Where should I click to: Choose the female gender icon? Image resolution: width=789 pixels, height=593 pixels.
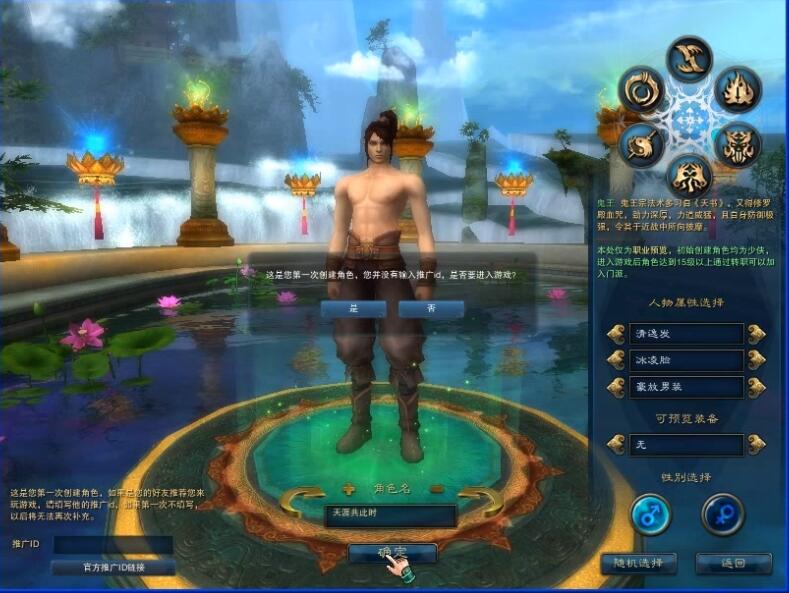pyautogui.click(x=722, y=514)
